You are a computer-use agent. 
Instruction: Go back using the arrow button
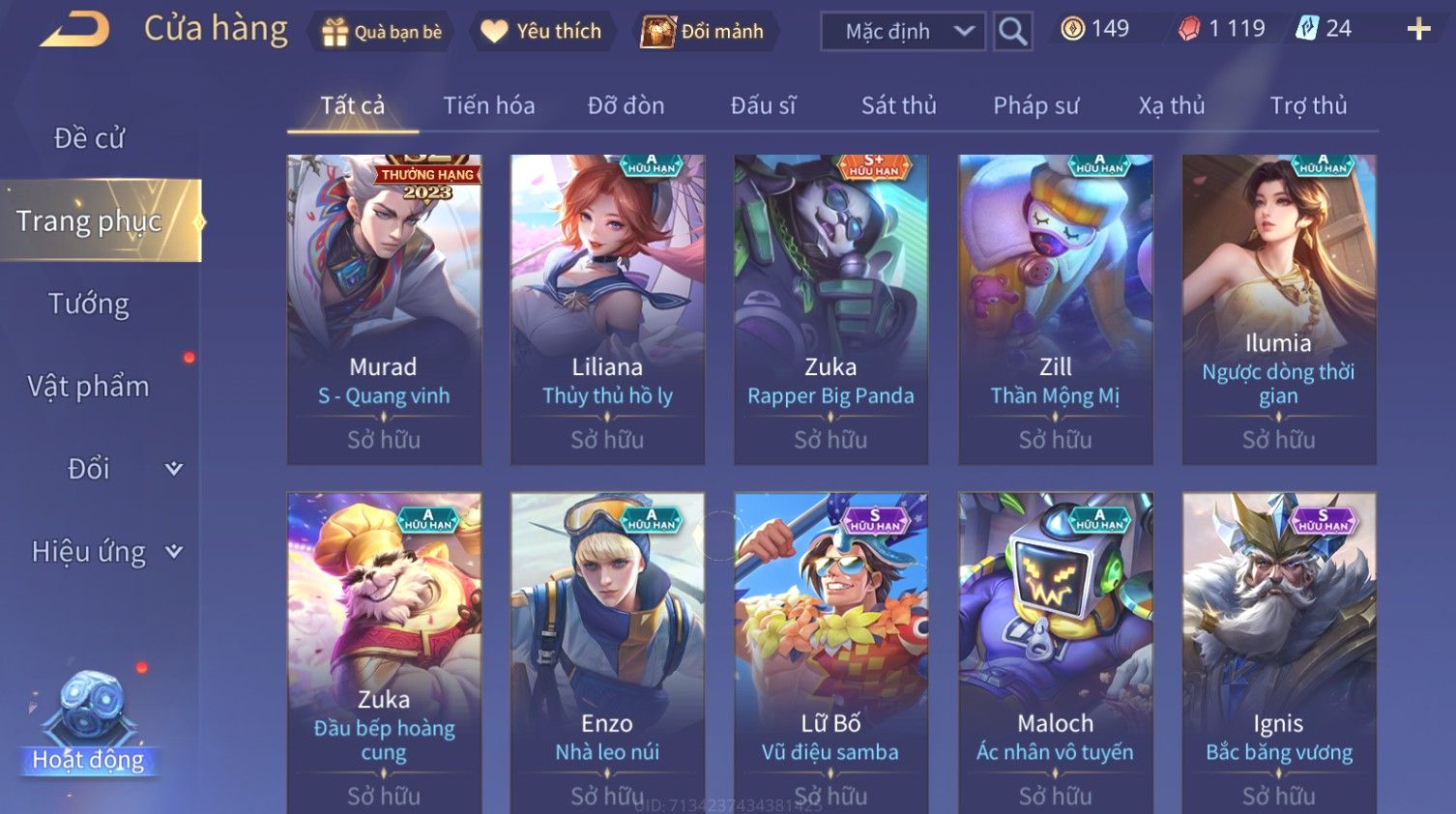pos(74,30)
